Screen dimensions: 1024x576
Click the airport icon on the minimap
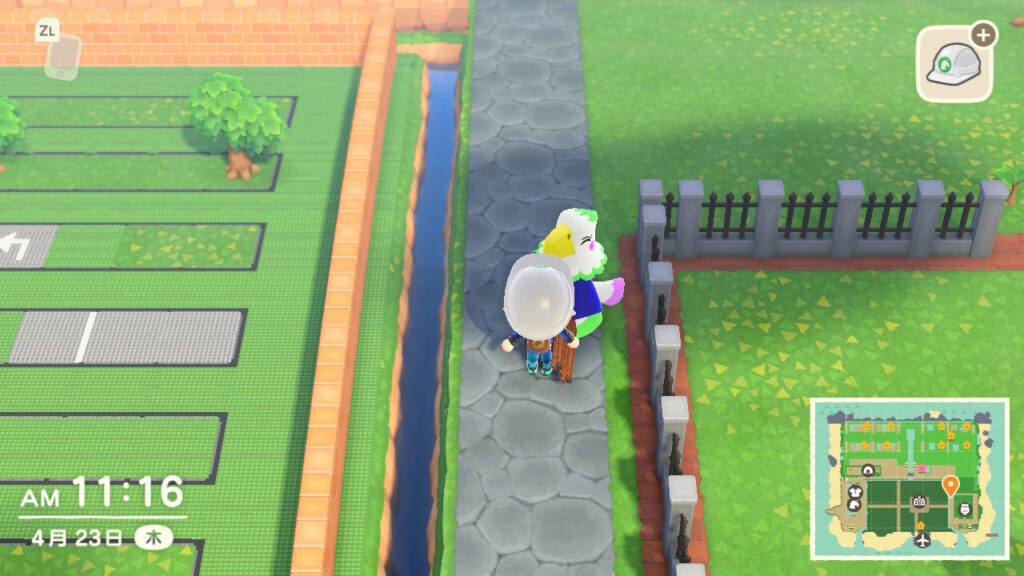click(x=920, y=540)
